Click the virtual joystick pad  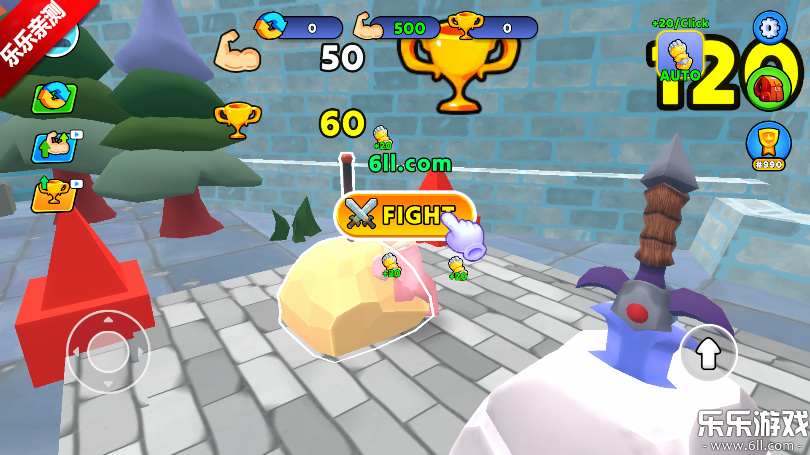pos(104,350)
